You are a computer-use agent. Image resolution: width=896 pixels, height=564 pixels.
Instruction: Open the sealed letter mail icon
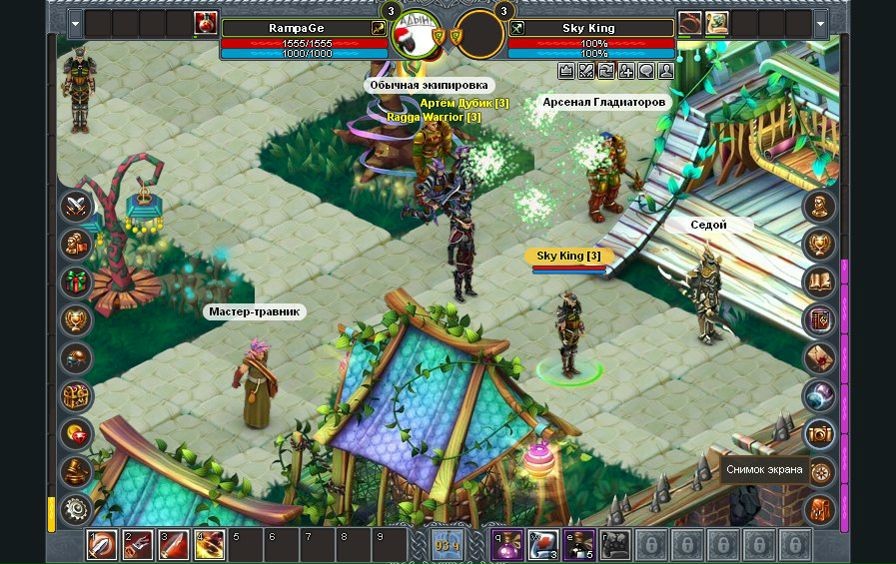point(820,358)
